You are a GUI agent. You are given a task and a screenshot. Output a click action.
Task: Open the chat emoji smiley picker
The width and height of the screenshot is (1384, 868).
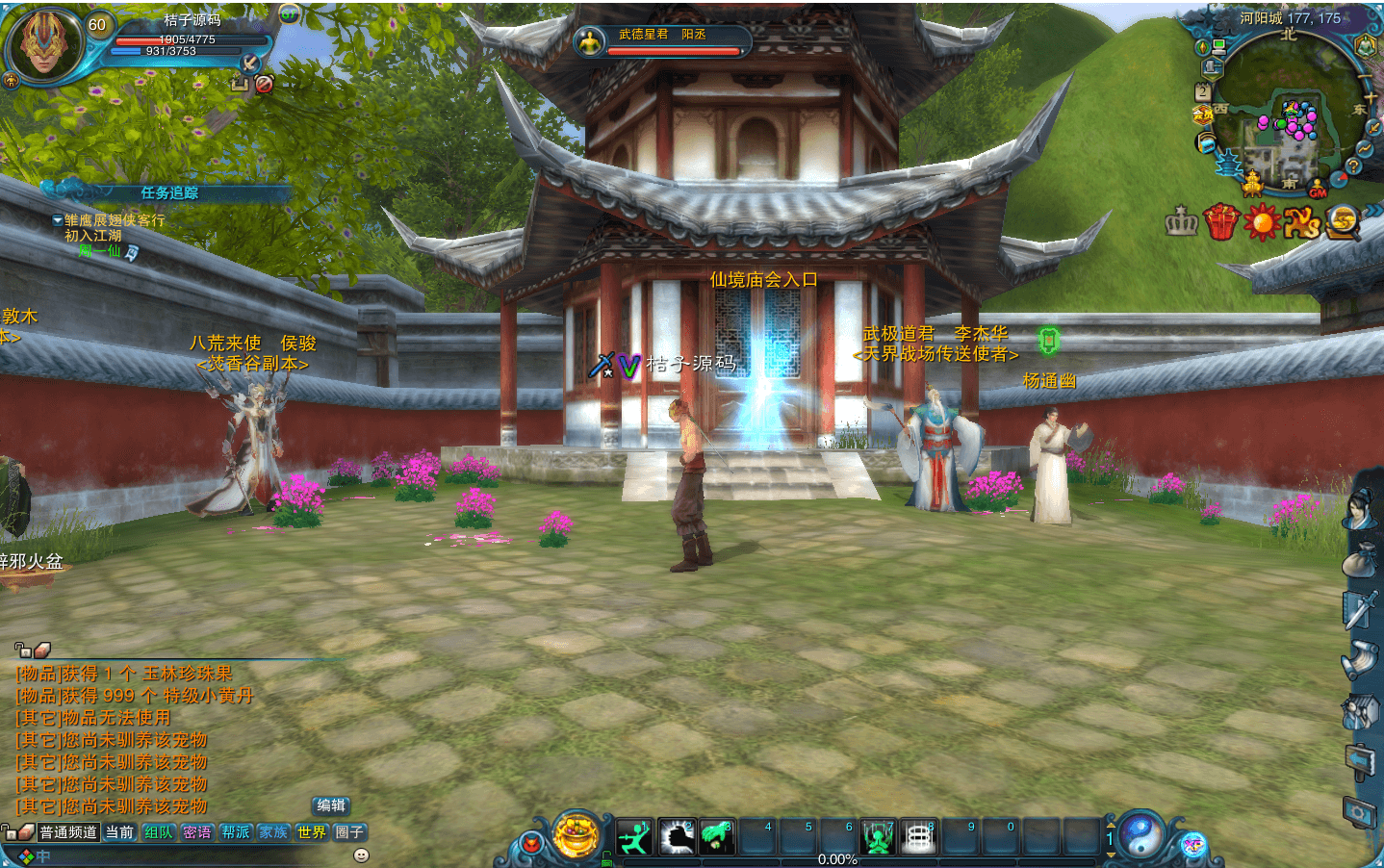coord(362,855)
